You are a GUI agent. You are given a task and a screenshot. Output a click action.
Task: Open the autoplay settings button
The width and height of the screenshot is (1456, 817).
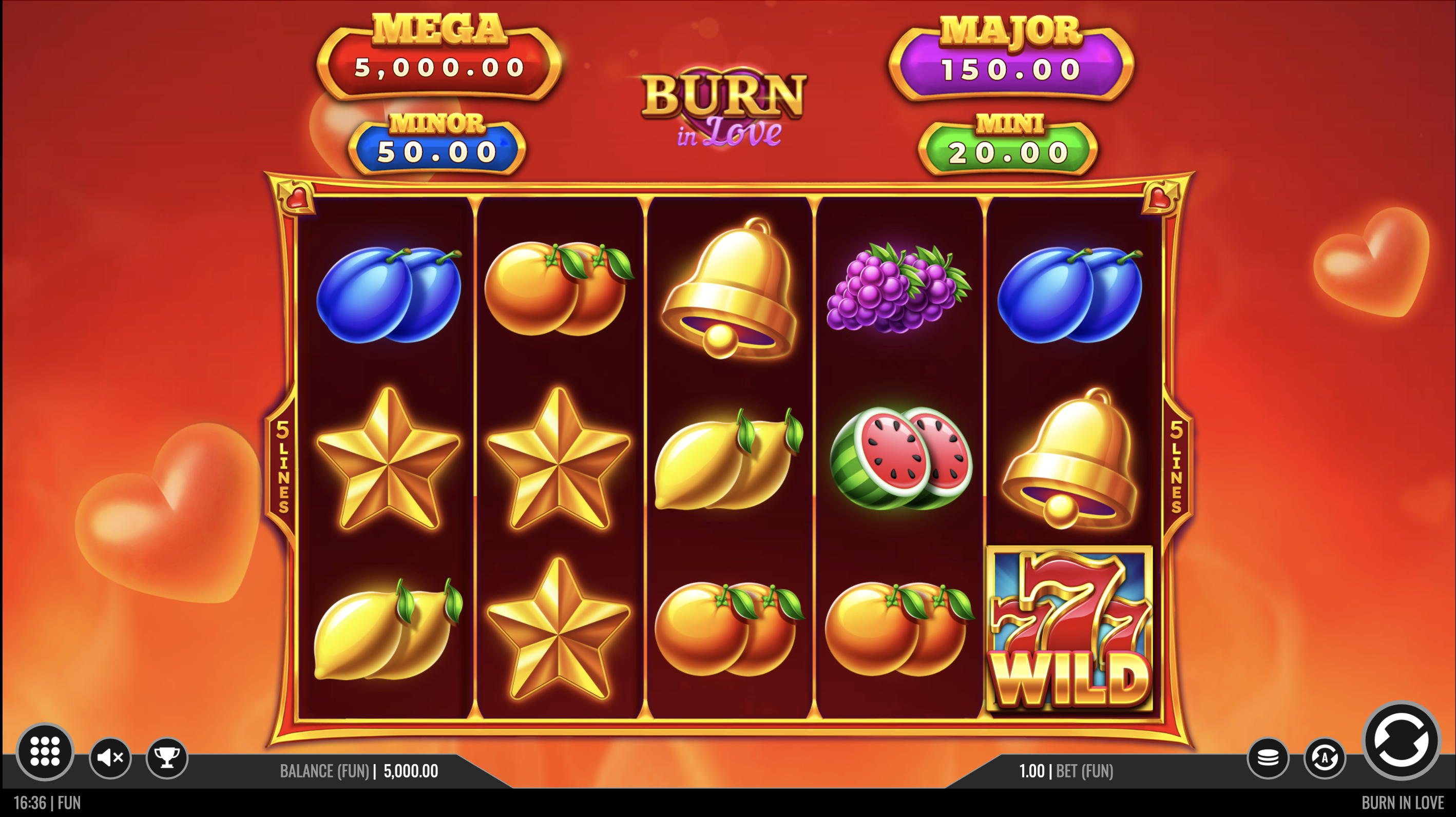click(x=1324, y=757)
